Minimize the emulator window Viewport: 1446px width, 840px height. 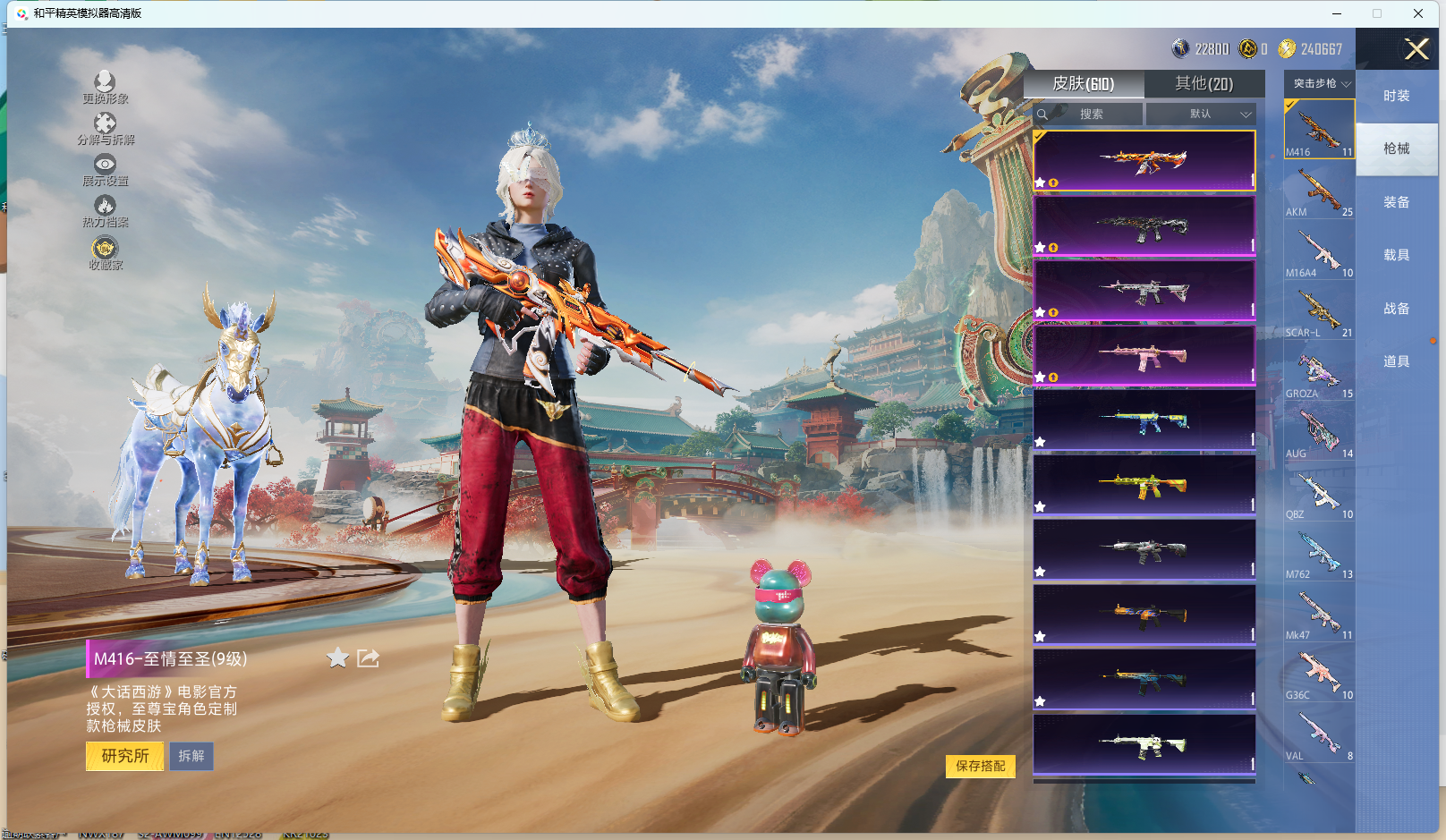click(x=1337, y=13)
